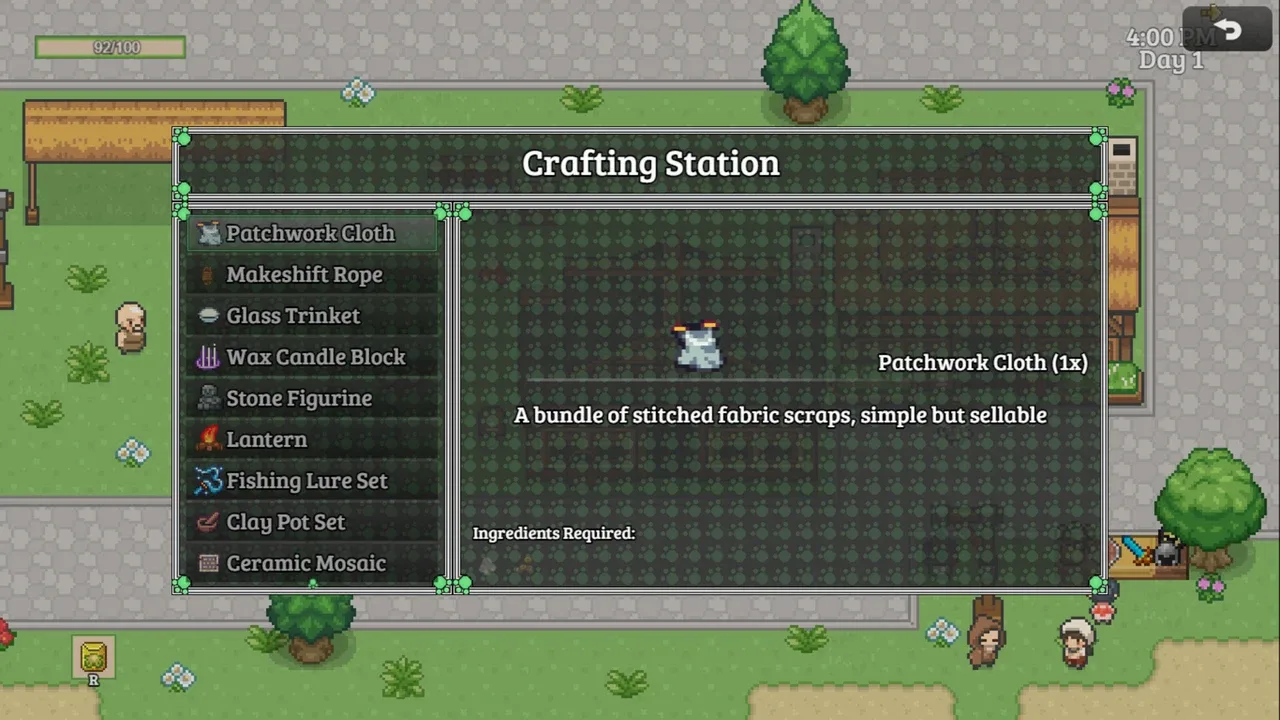Screen dimensions: 1280x720
Task: Show the Clay Pot Set recipe
Action: click(285, 522)
